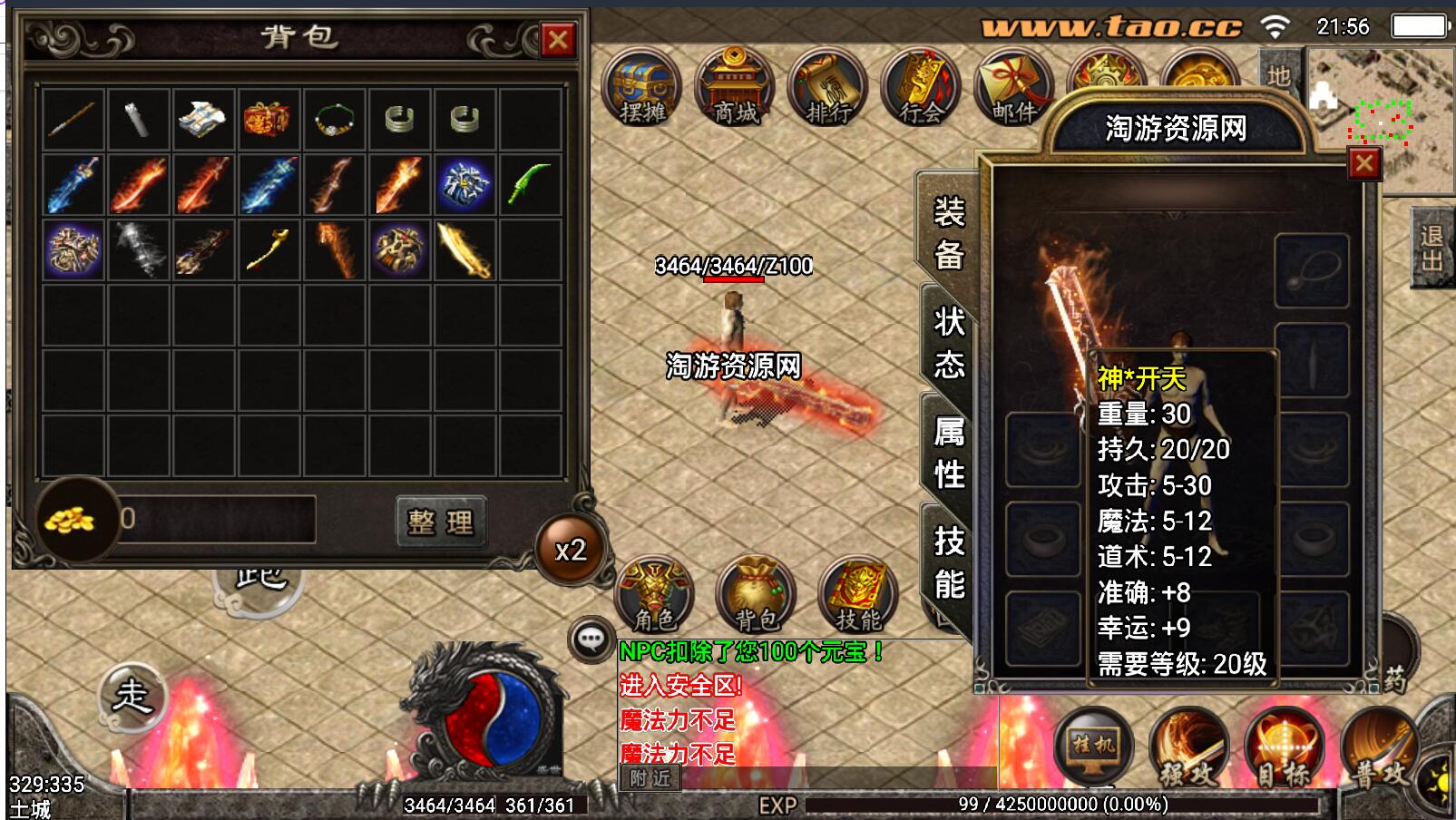This screenshot has height=820, width=1456.
Task: Close the 背包 backpack window
Action: [558, 40]
